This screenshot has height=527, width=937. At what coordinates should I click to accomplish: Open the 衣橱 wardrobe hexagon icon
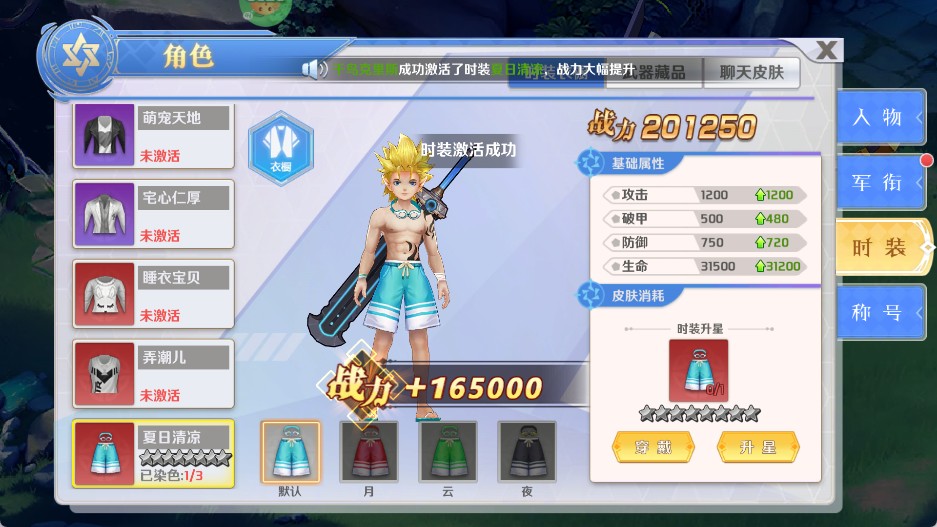(x=281, y=145)
